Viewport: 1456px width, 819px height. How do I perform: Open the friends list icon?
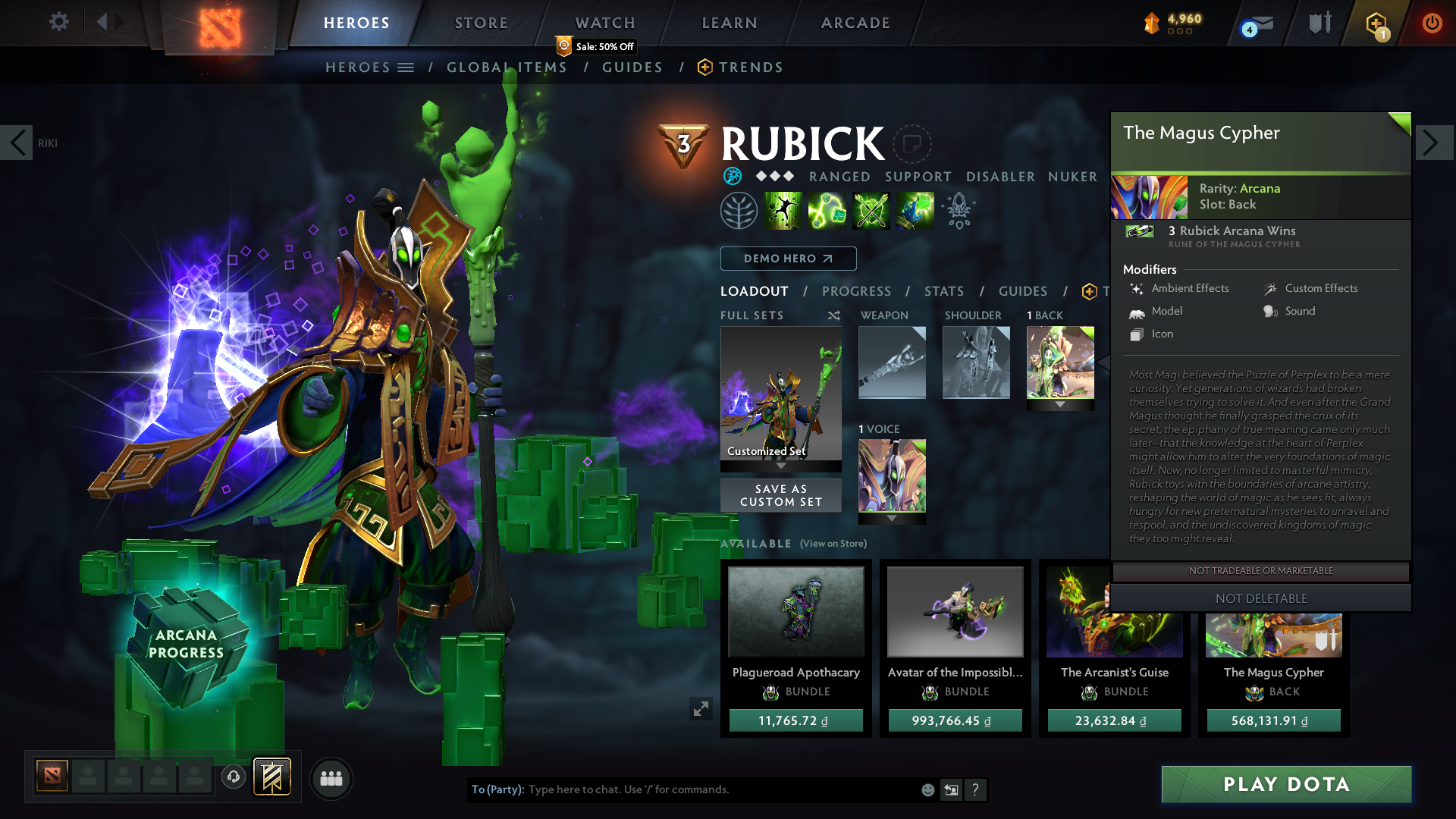tap(331, 778)
